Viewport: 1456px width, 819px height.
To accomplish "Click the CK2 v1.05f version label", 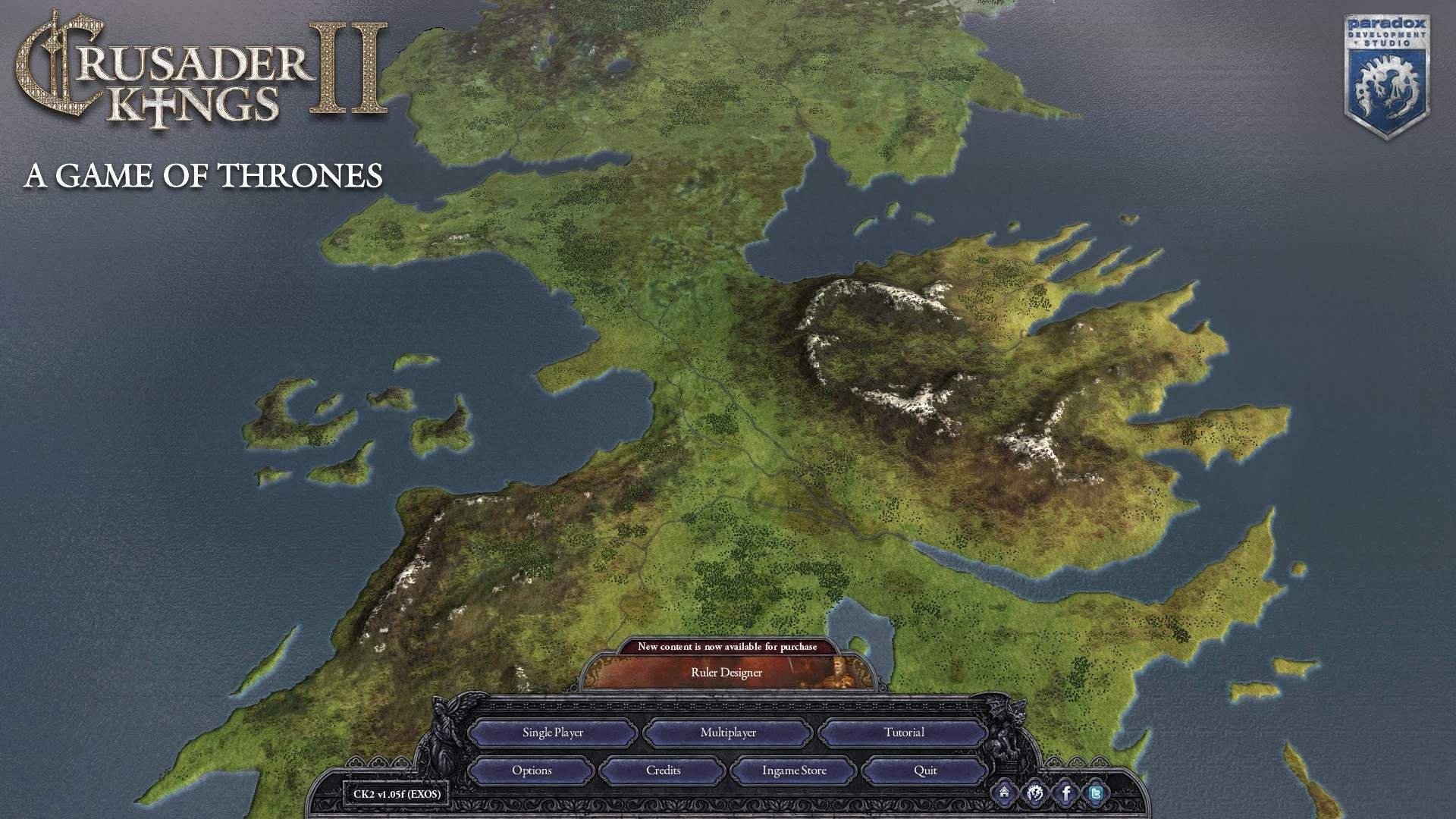I will 396,792.
